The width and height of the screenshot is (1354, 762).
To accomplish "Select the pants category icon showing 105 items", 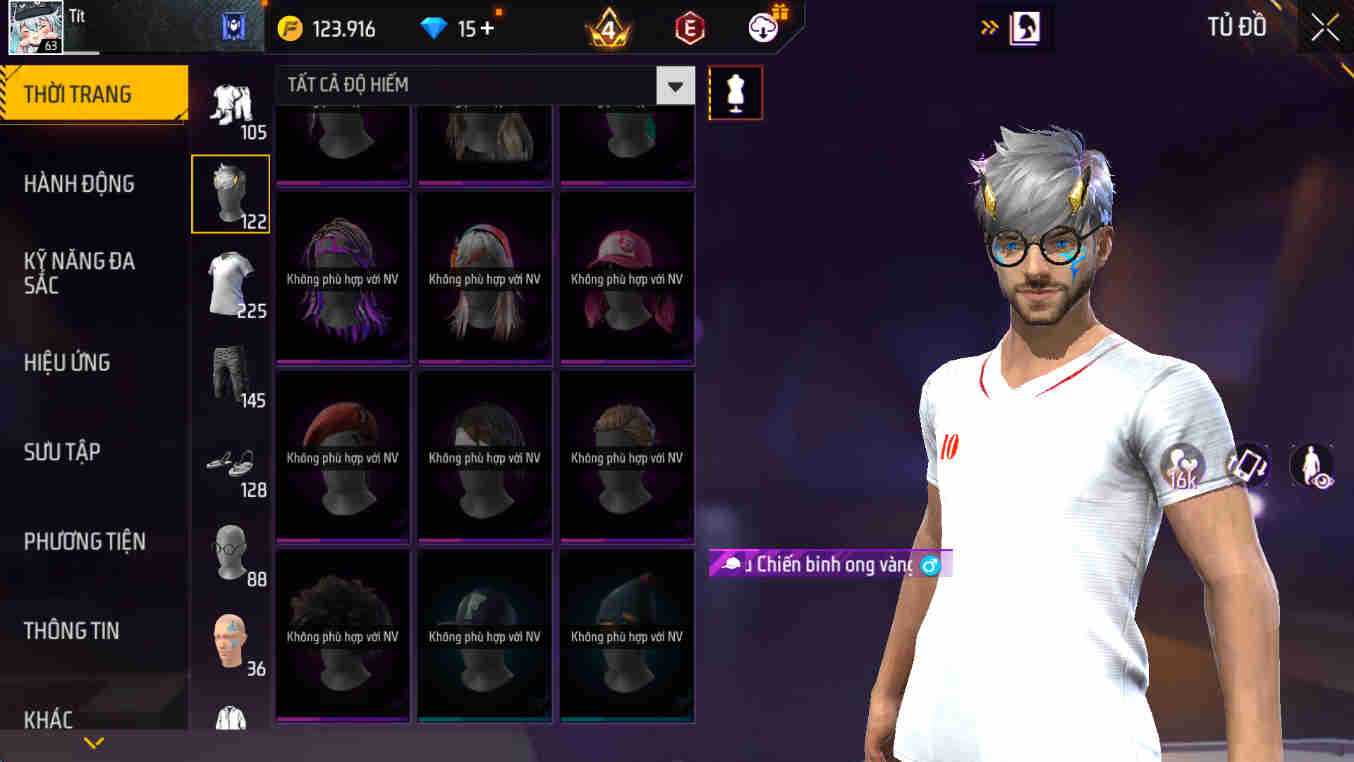I will 230,105.
